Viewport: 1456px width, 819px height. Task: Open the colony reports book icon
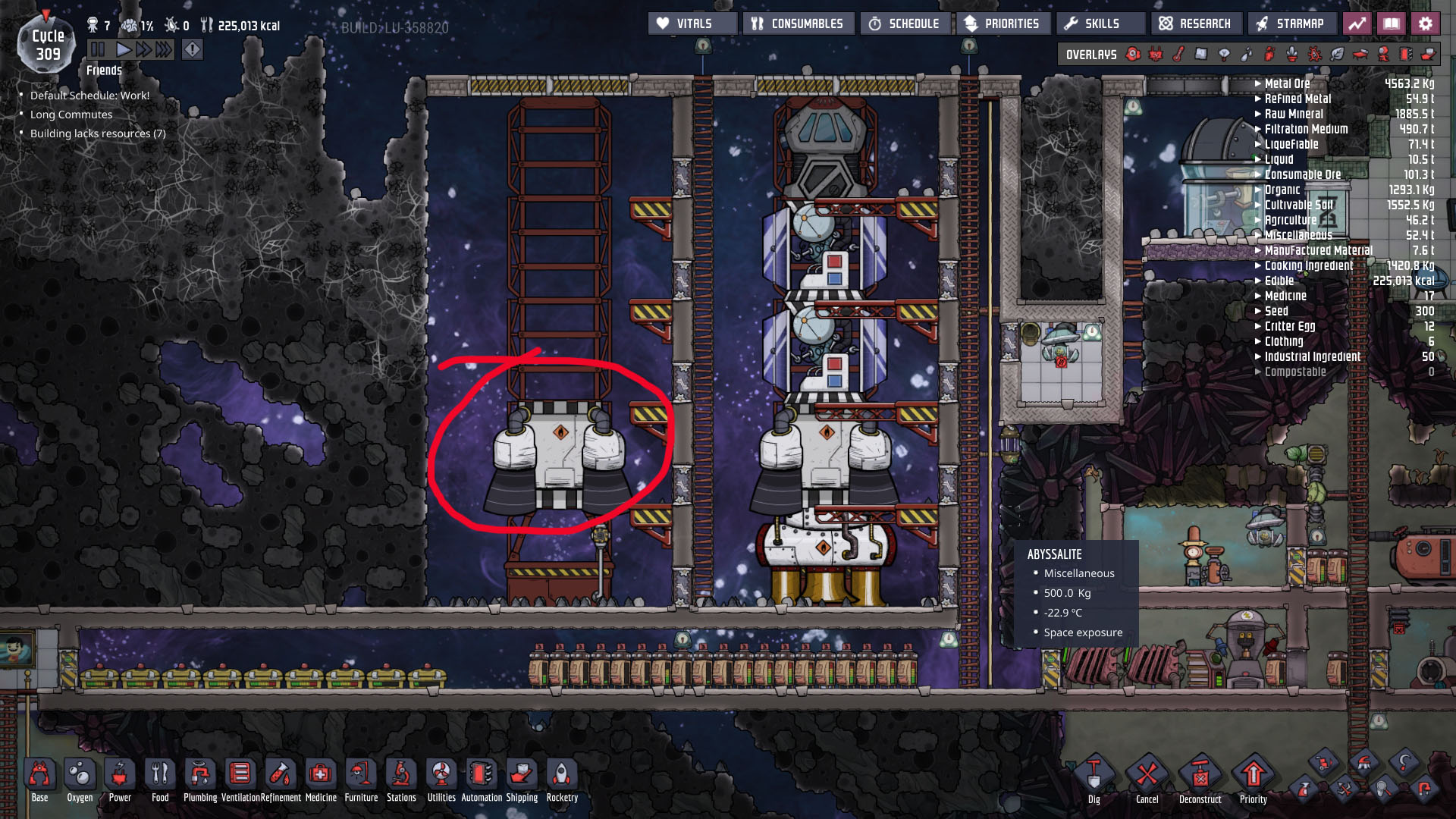[x=1390, y=24]
